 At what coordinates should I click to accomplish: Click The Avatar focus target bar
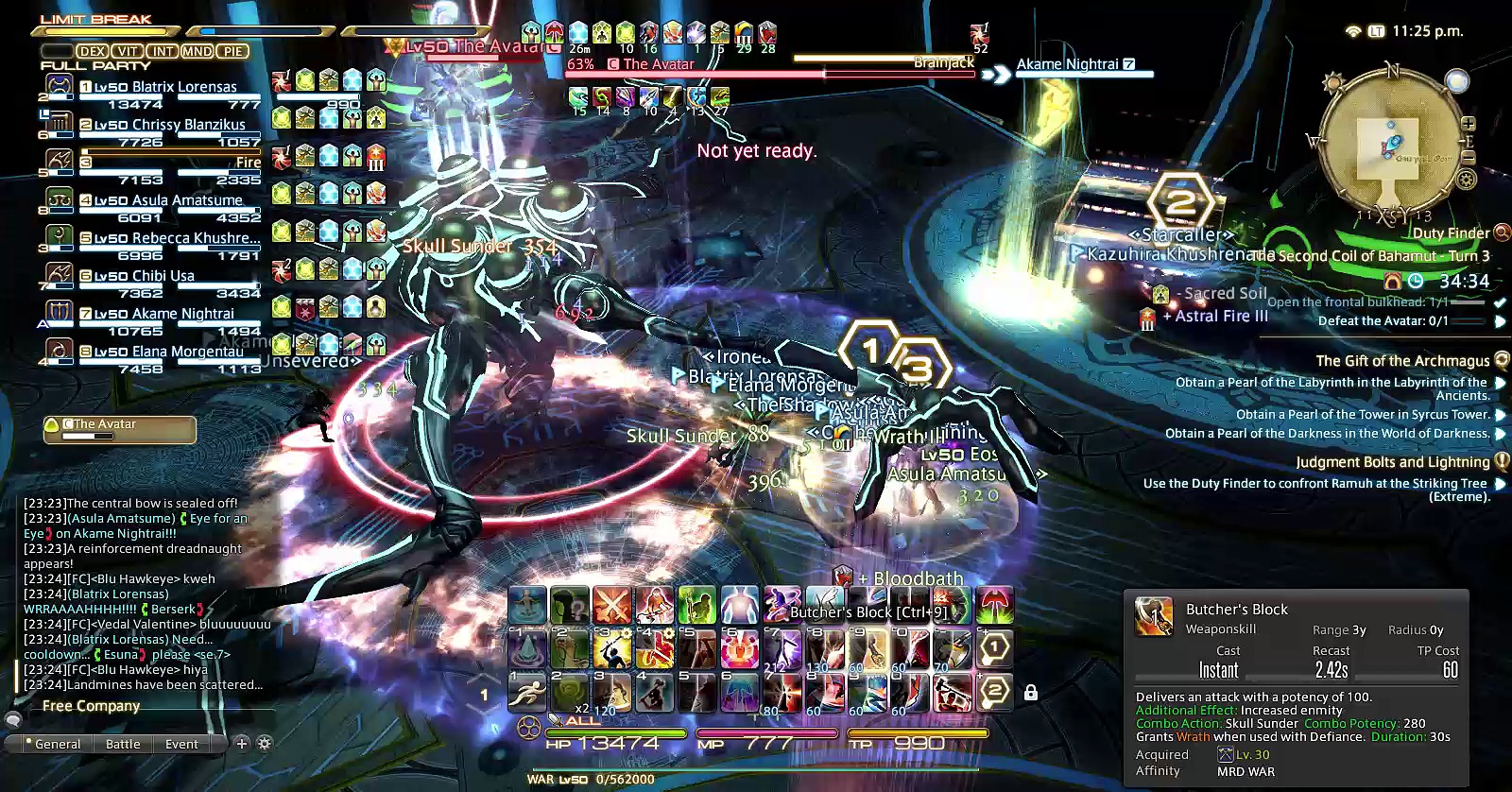[x=120, y=430]
